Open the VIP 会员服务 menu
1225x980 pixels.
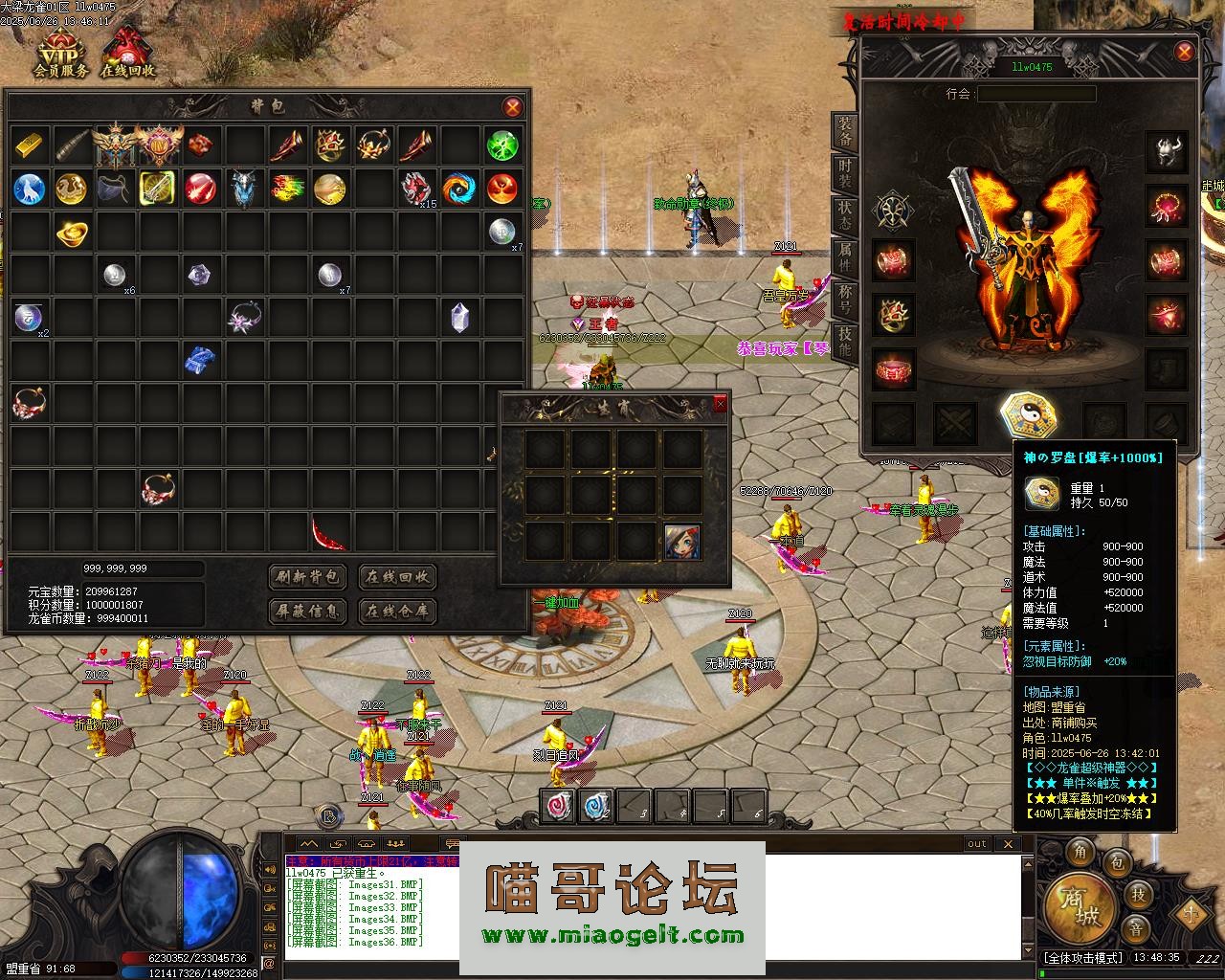coord(60,54)
